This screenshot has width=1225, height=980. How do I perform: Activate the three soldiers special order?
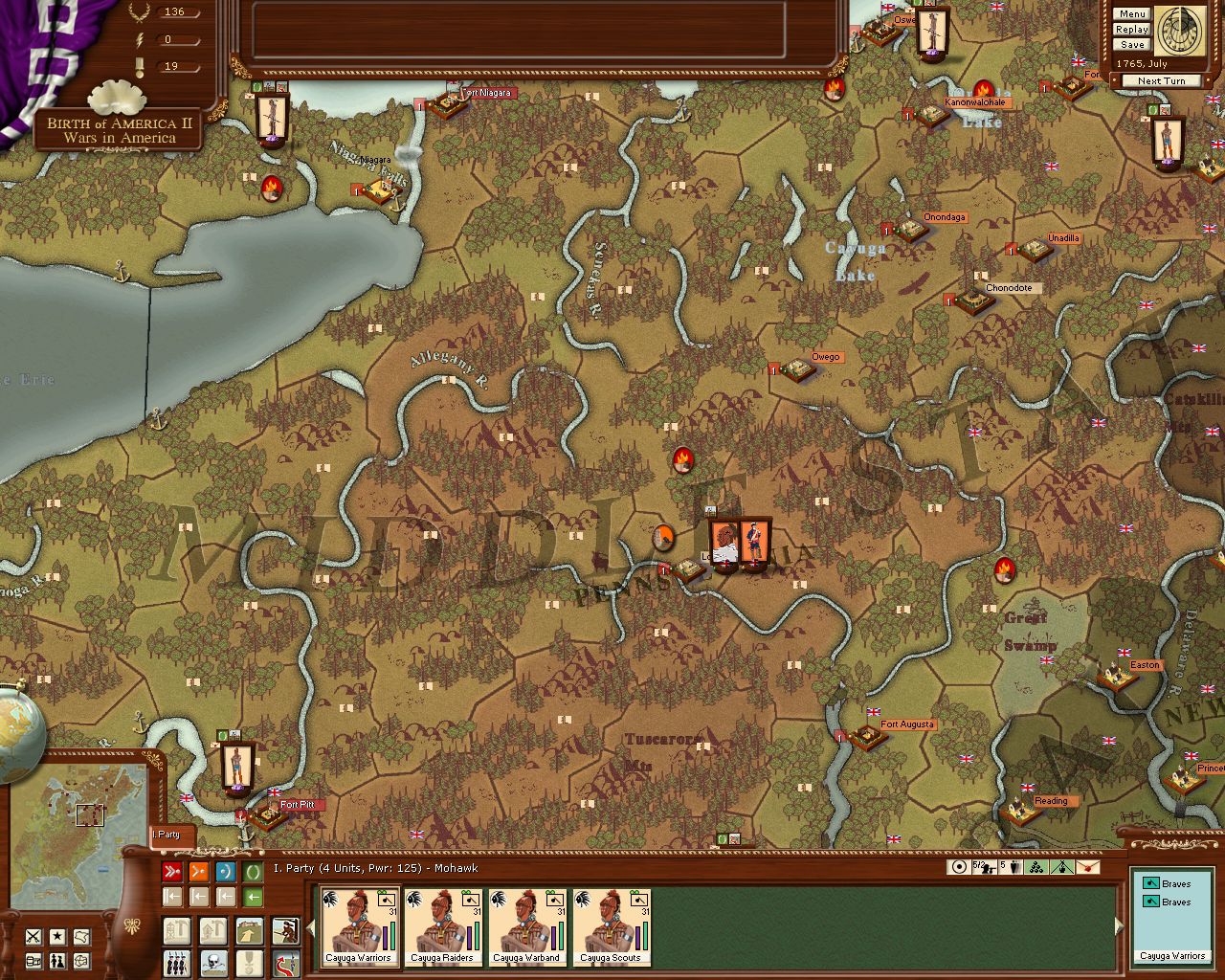177,962
